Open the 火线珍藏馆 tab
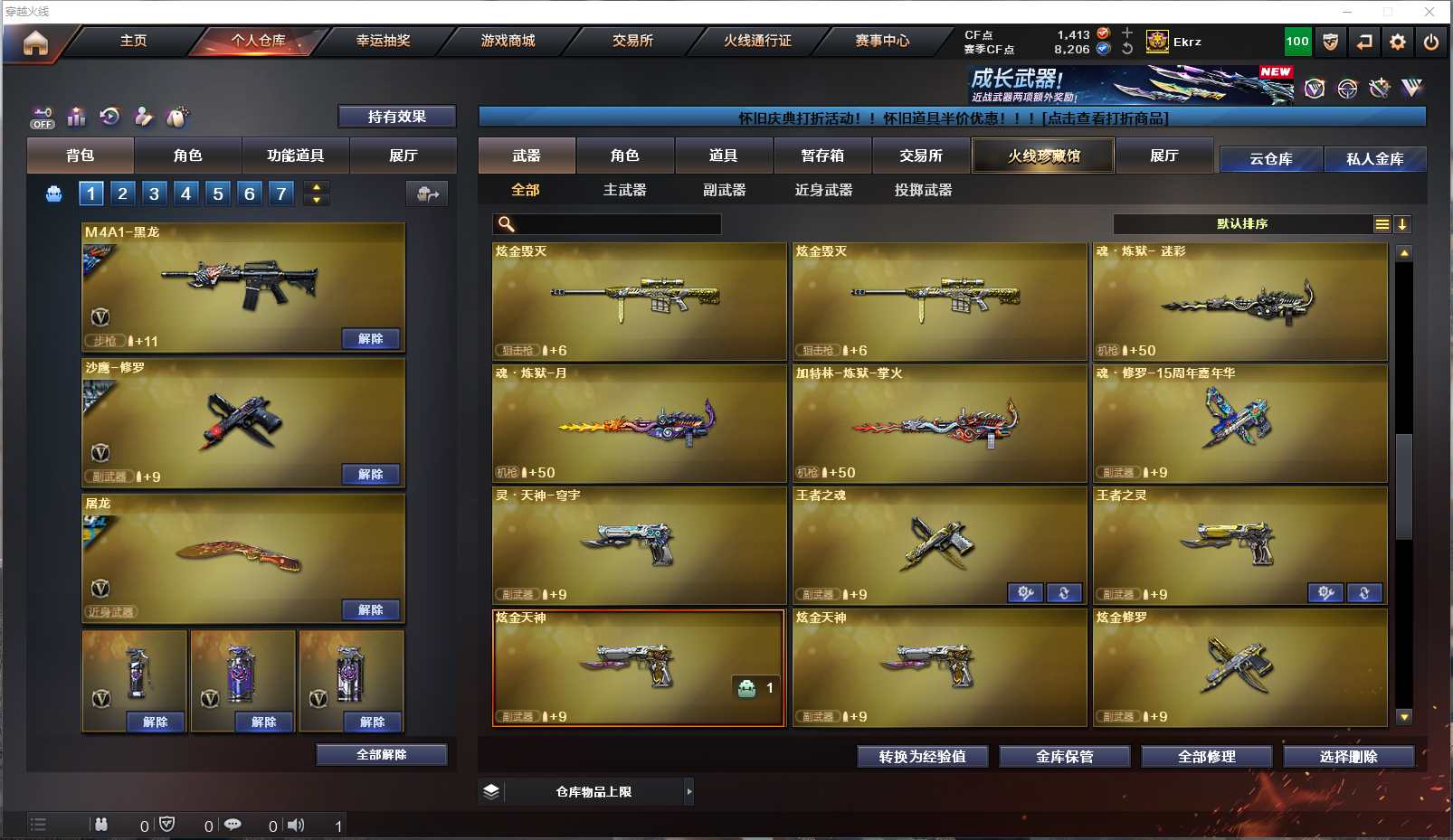 coord(1043,156)
